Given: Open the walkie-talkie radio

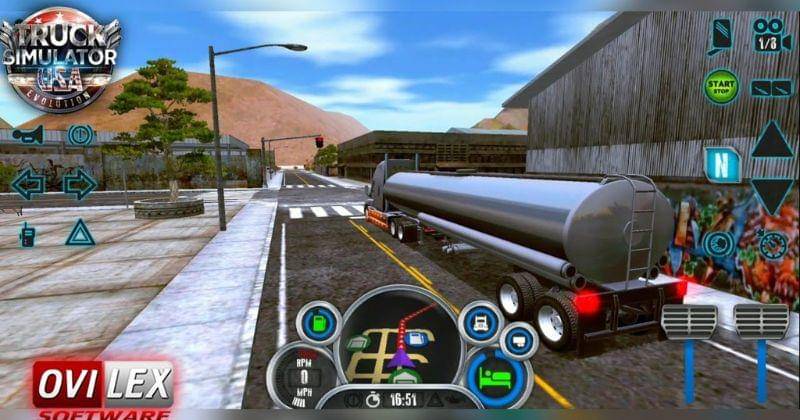Looking at the screenshot, I should 28,234.
